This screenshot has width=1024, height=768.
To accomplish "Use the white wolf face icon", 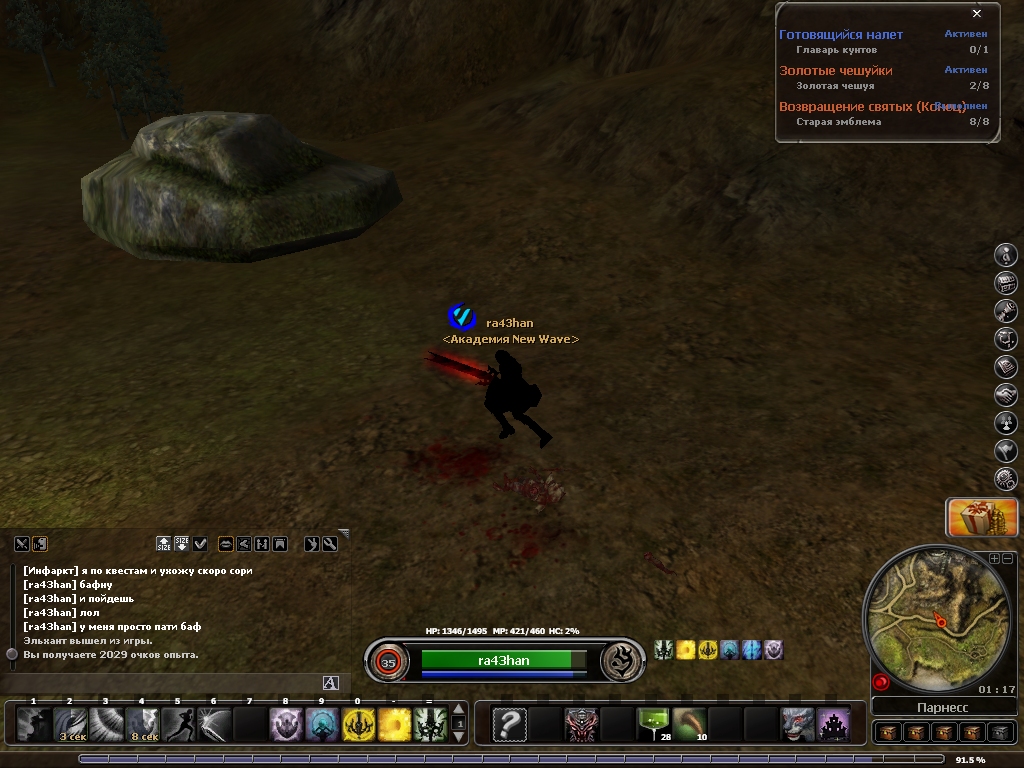I will pos(796,723).
